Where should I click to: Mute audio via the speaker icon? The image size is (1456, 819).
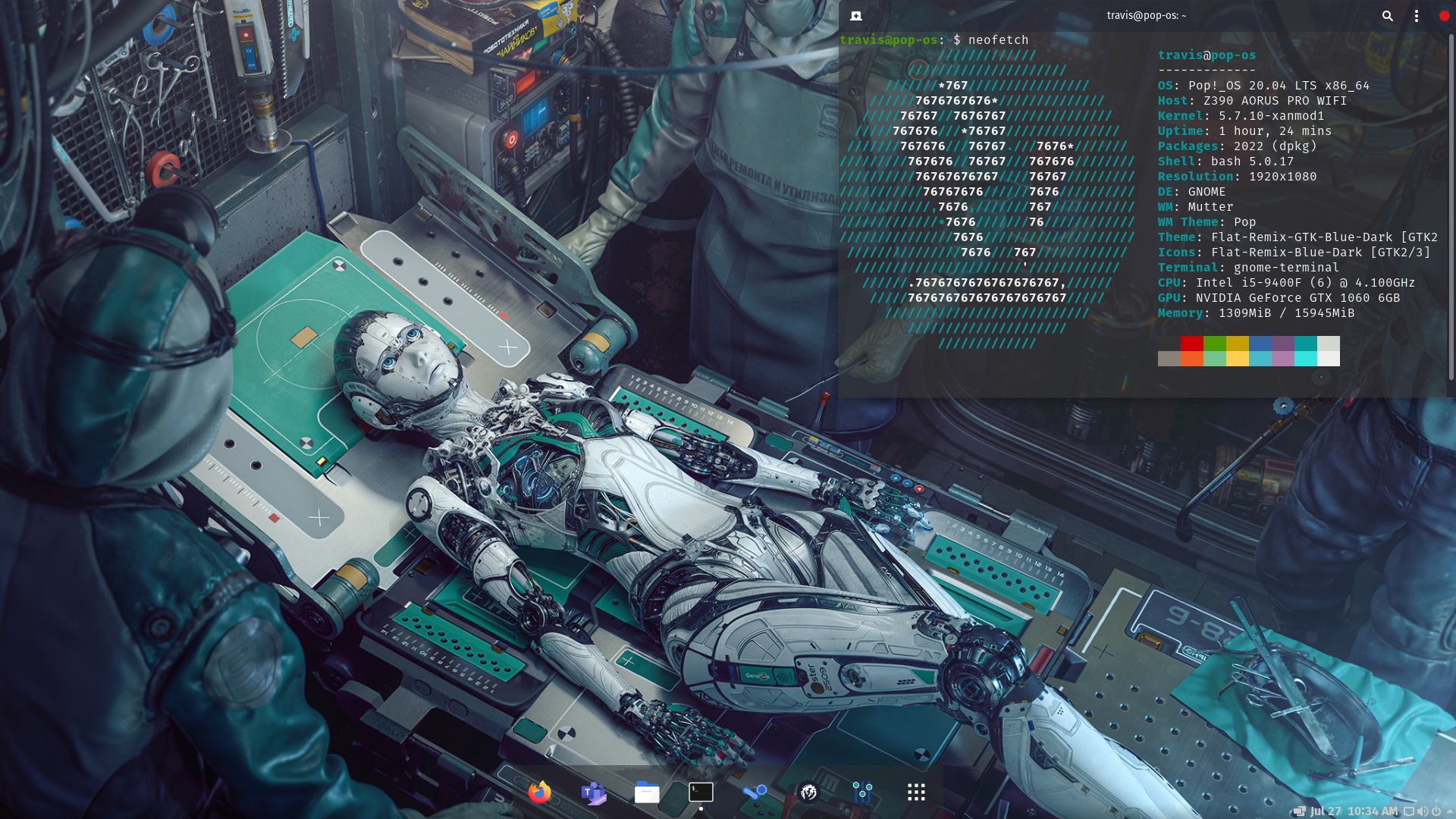pyautogui.click(x=1423, y=810)
